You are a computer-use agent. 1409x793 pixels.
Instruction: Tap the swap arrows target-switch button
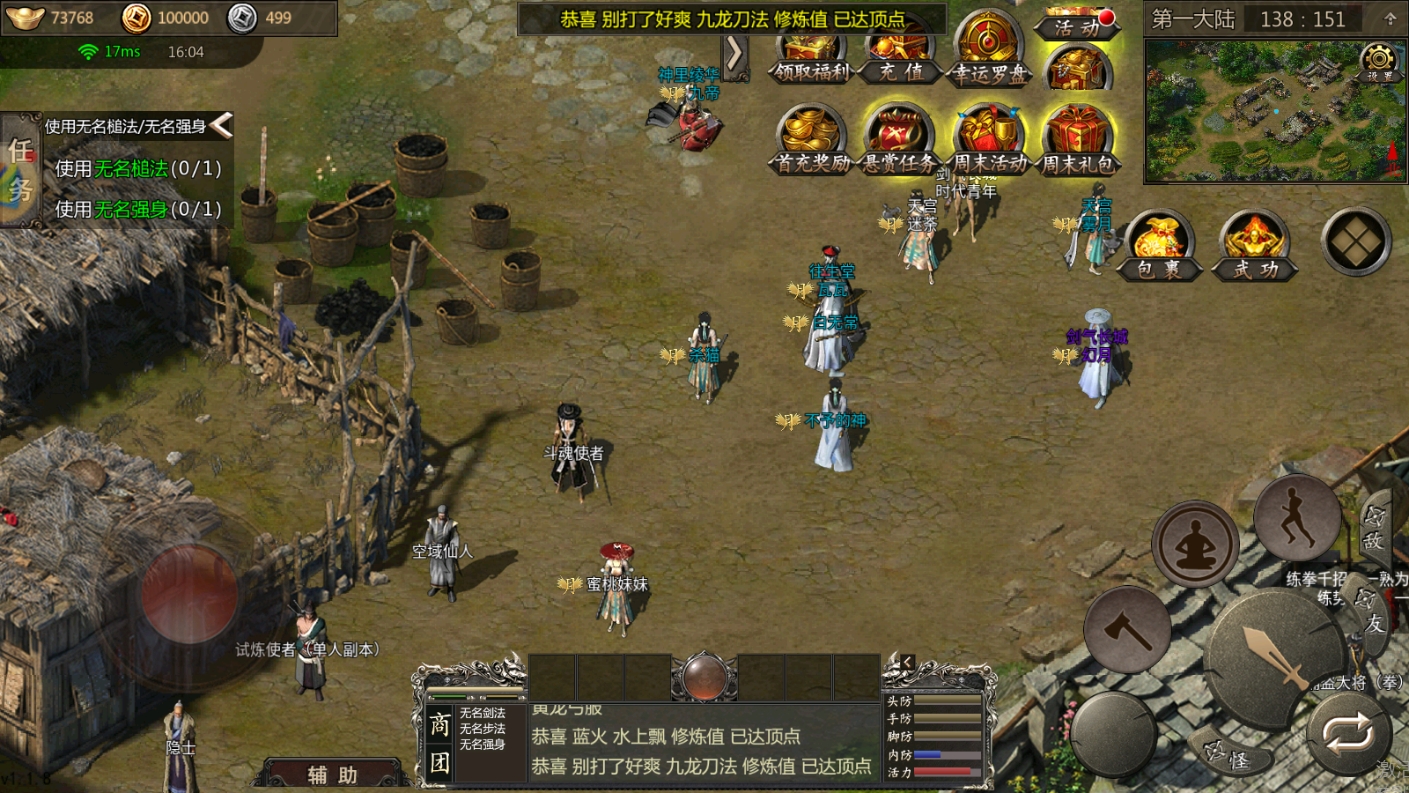point(1348,735)
